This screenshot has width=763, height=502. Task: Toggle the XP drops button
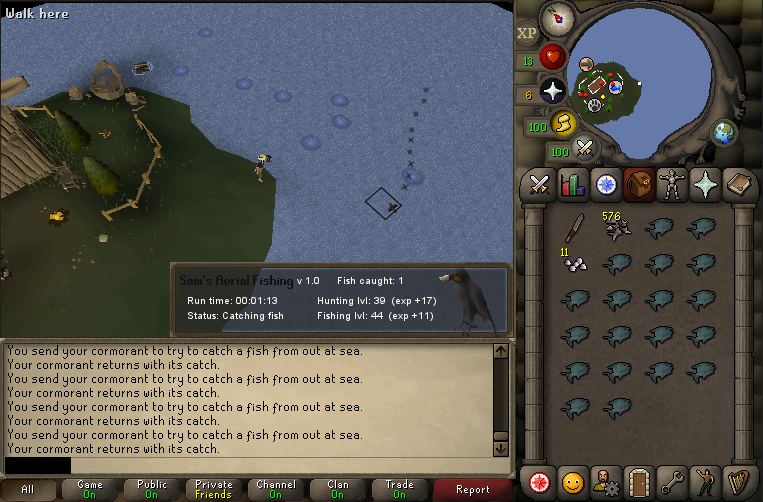coord(527,33)
